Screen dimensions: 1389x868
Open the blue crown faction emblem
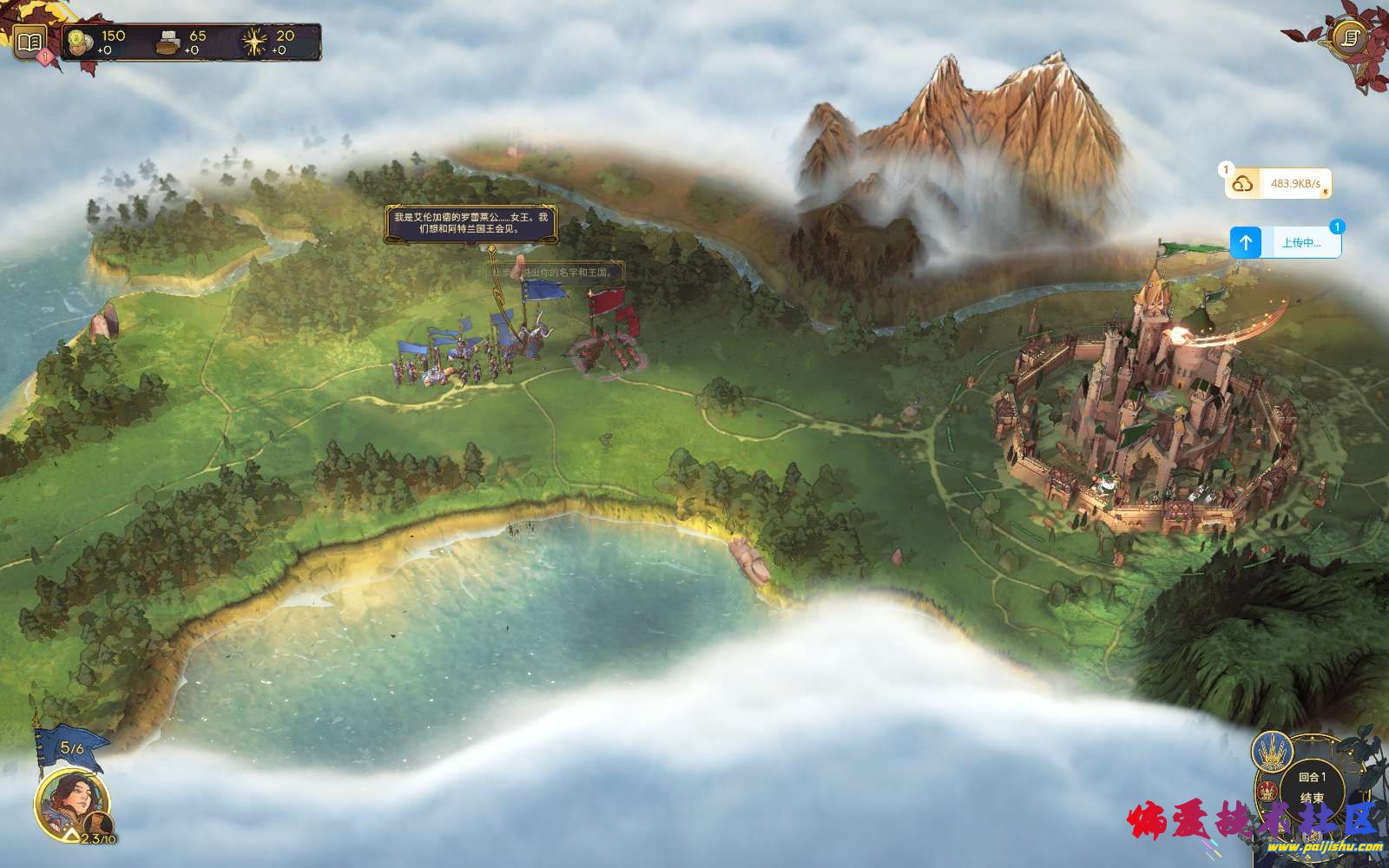click(1272, 753)
